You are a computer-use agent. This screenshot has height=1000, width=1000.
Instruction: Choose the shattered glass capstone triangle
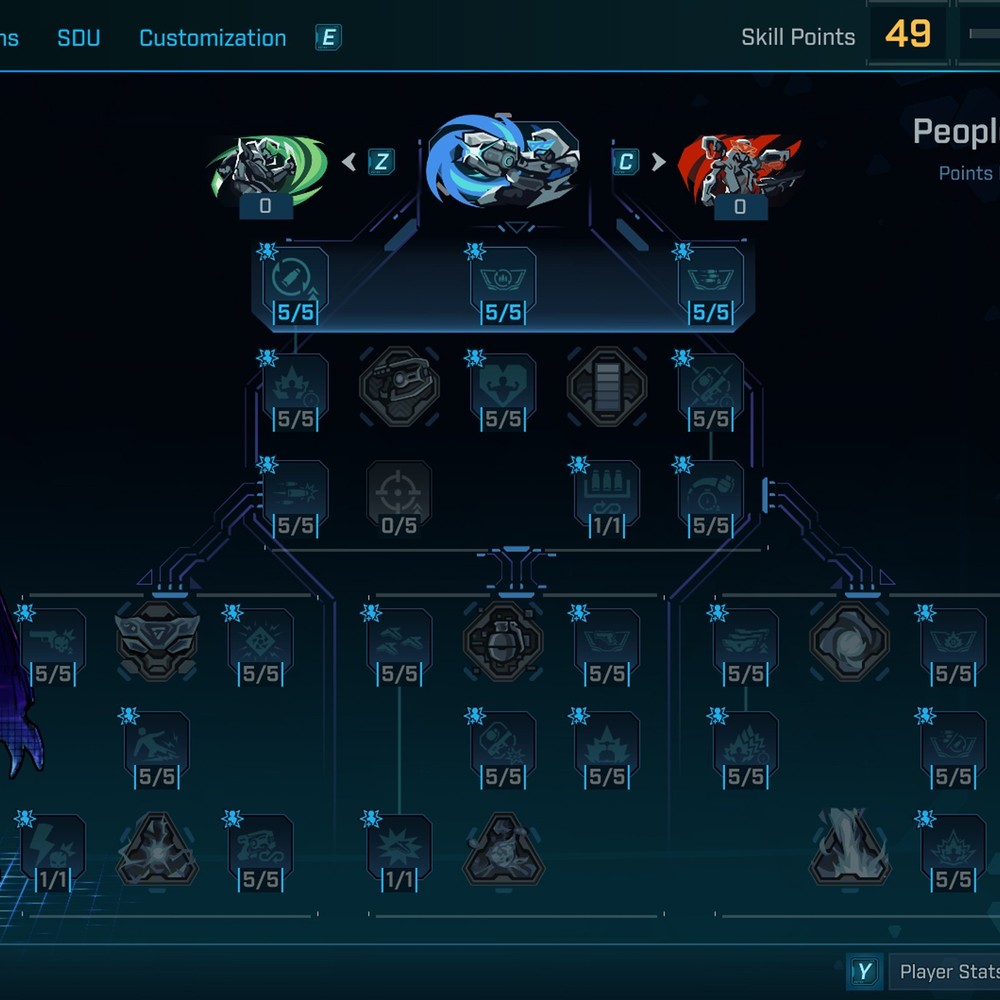157,848
